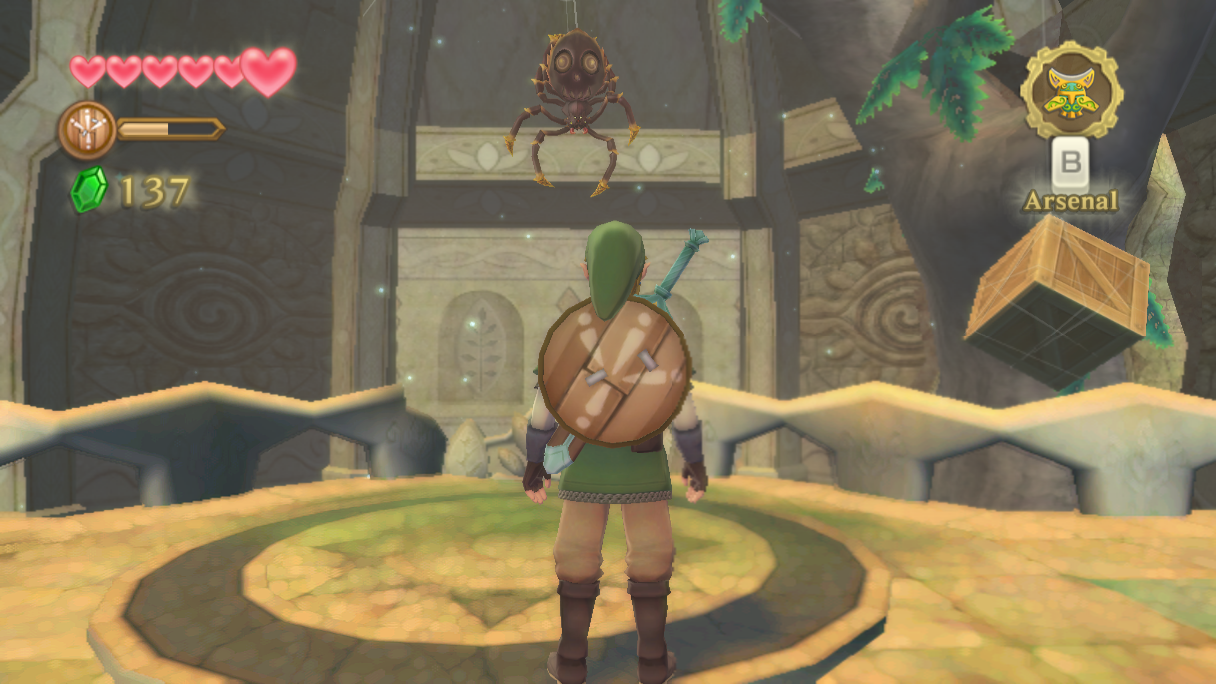
Task: Select the Beetle item icon
Action: [1071, 91]
